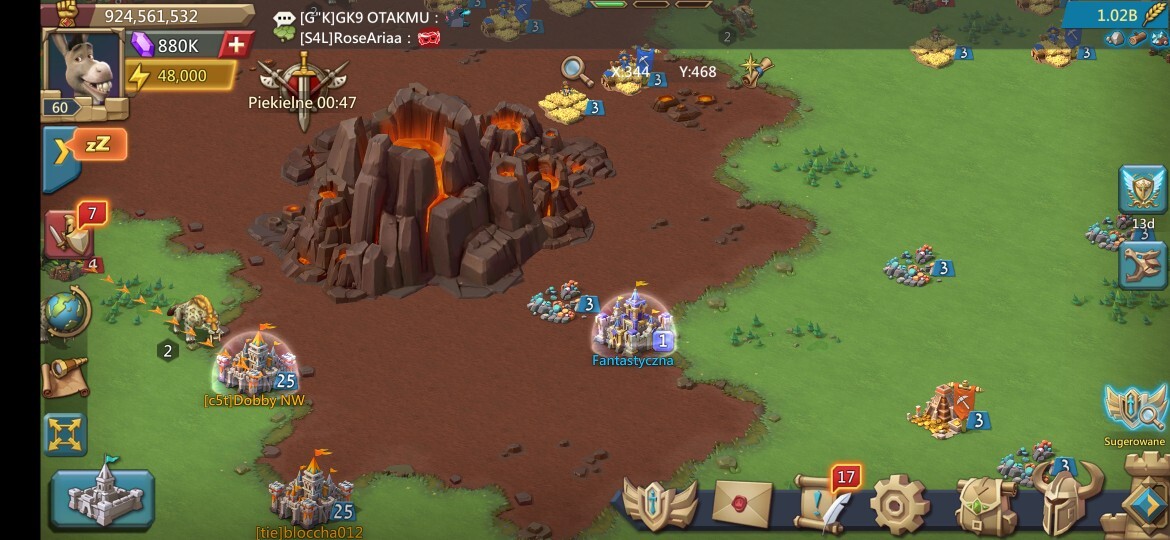Image resolution: width=1170 pixels, height=540 pixels.
Task: Open the sword and shield icon with 7 badge
Action: coord(70,235)
